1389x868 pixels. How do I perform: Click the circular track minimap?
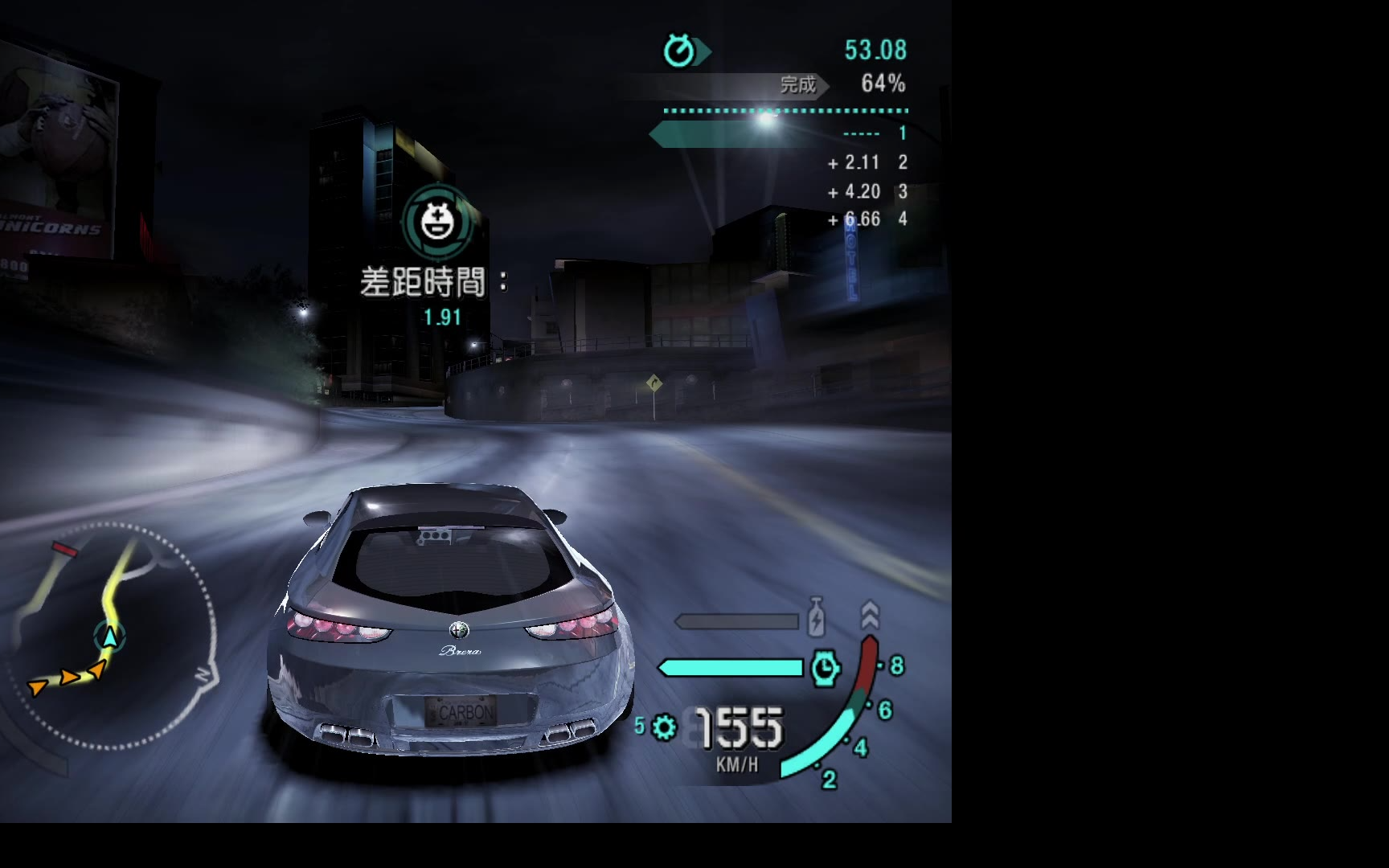coord(111,635)
